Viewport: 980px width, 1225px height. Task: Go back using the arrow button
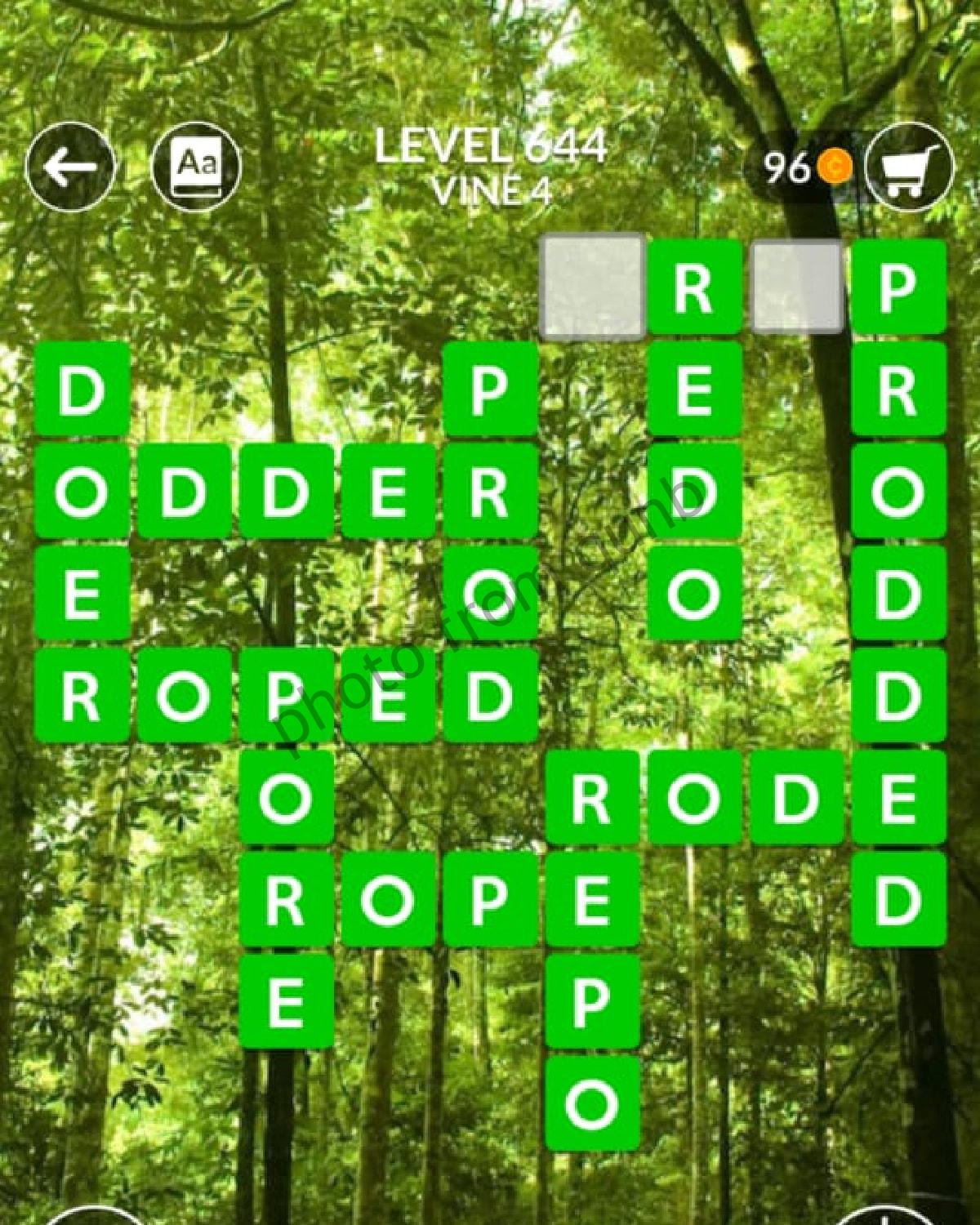coord(69,167)
